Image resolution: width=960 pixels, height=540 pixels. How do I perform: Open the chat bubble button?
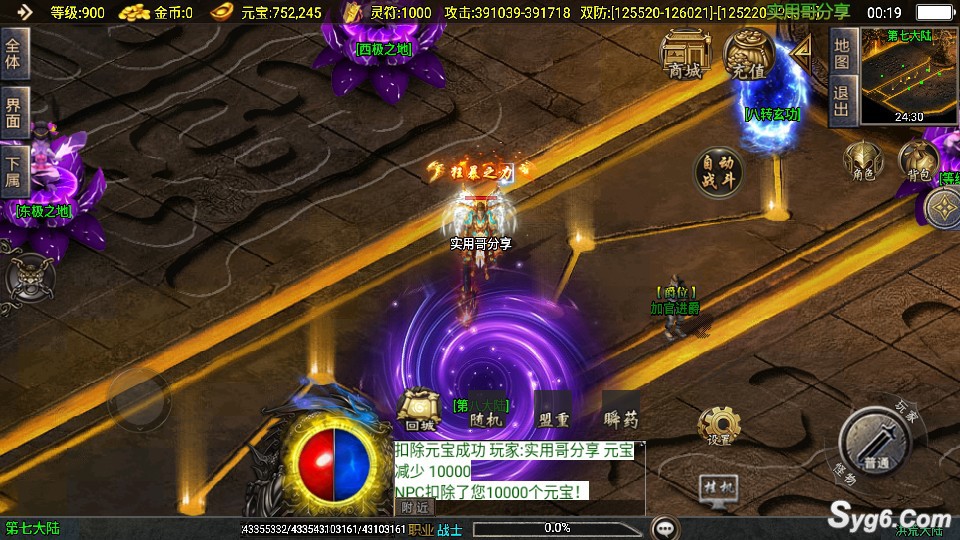665,527
